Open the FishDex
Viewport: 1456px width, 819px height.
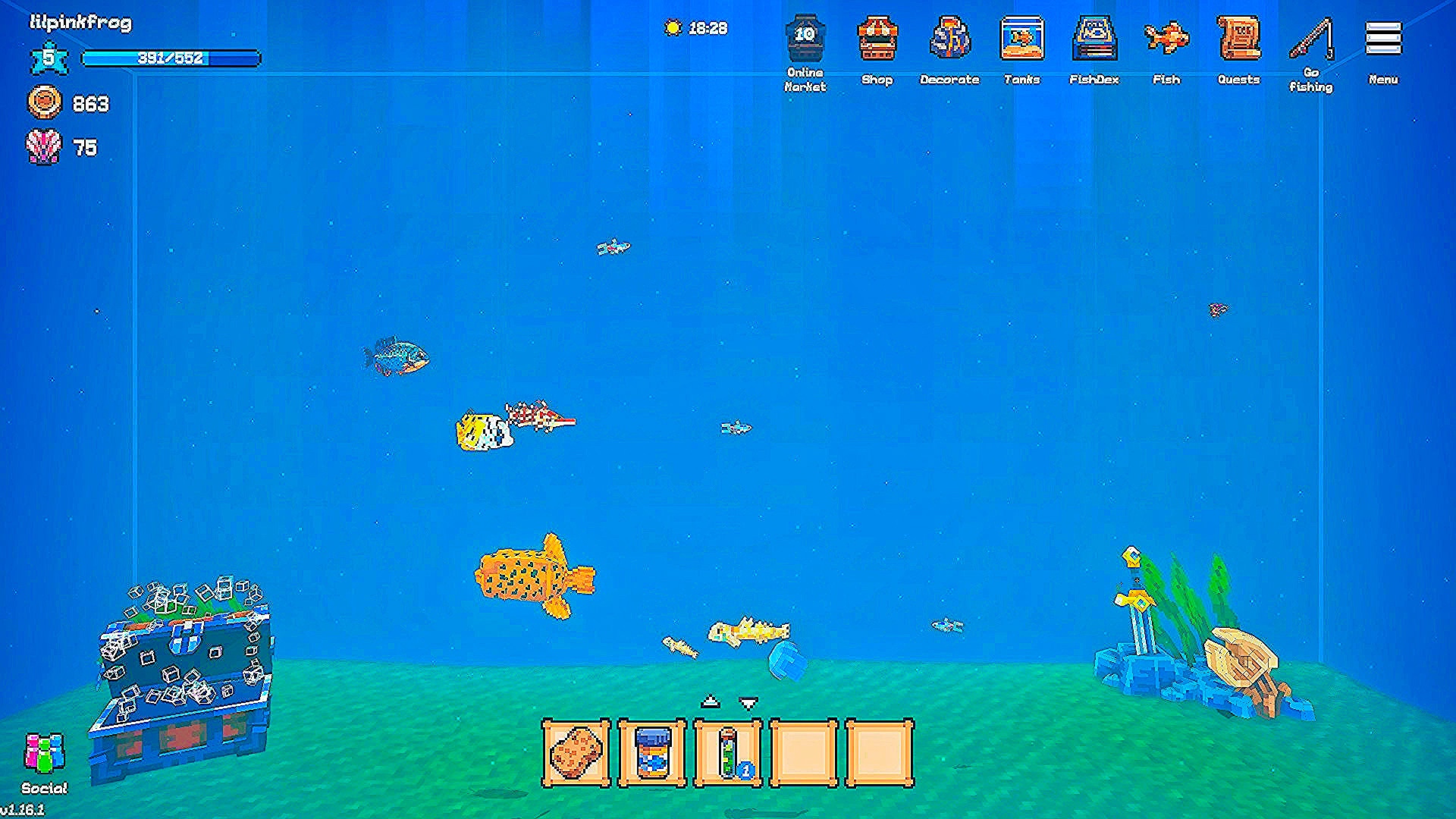[1094, 39]
